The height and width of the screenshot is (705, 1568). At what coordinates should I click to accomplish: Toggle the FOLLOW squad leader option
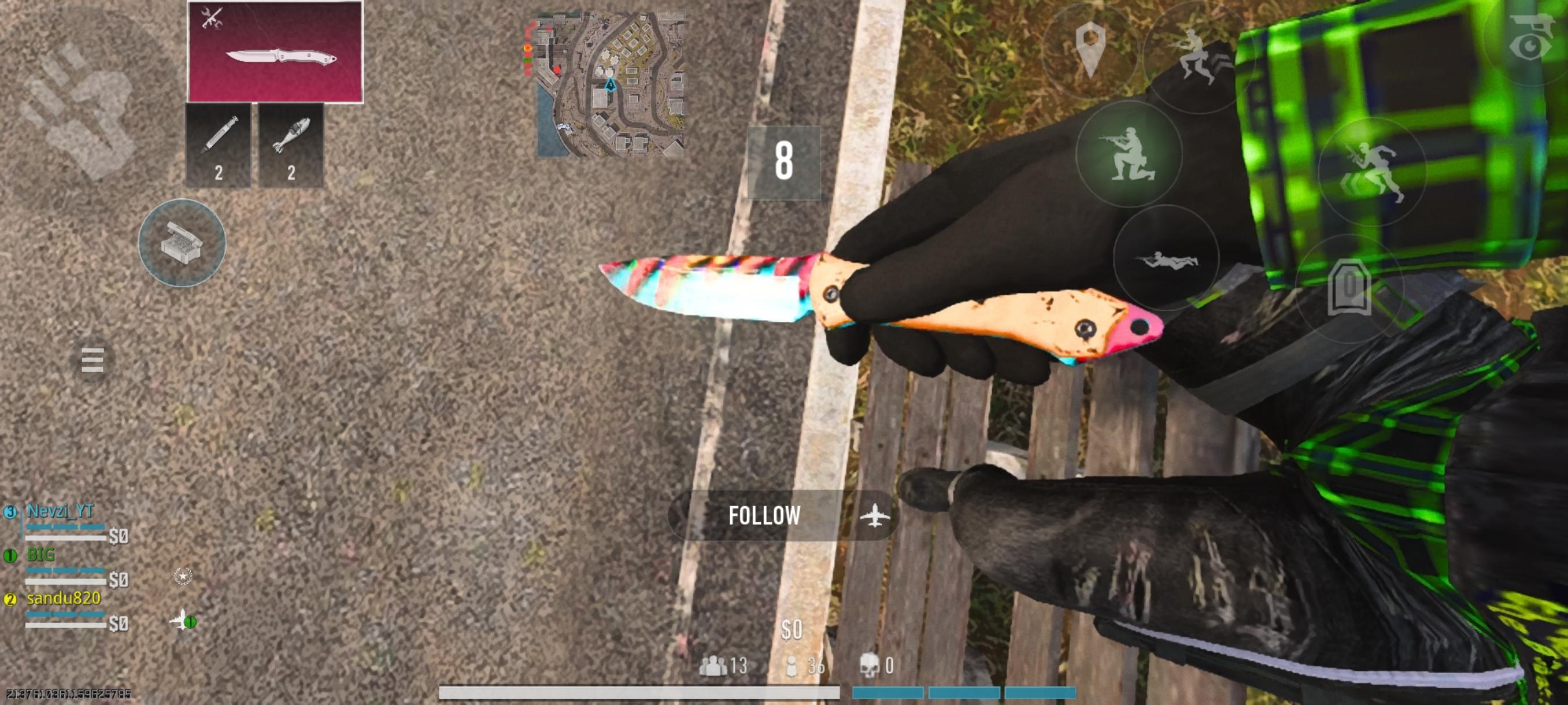click(764, 517)
